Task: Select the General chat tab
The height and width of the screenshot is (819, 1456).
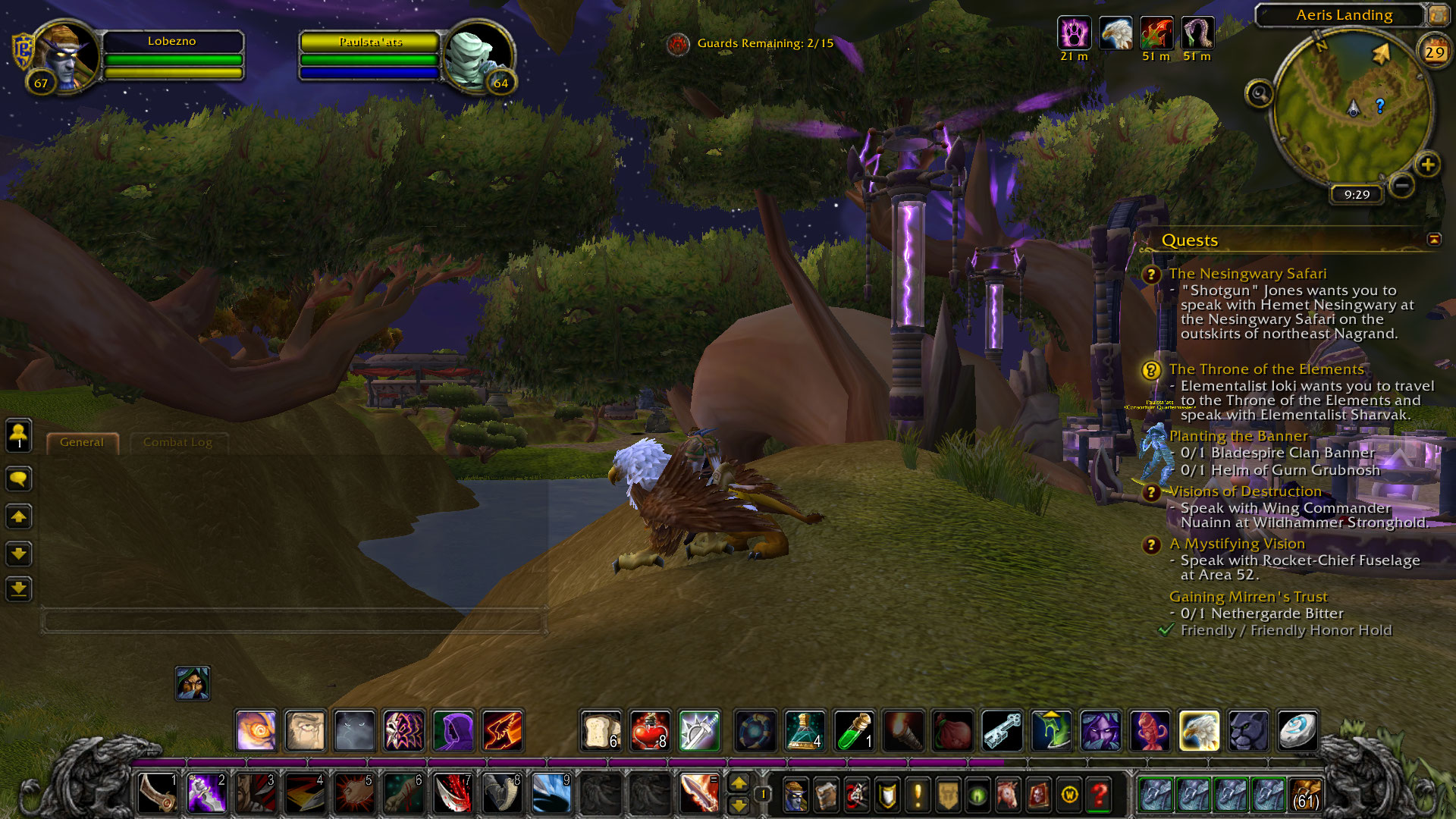Action: (x=82, y=442)
